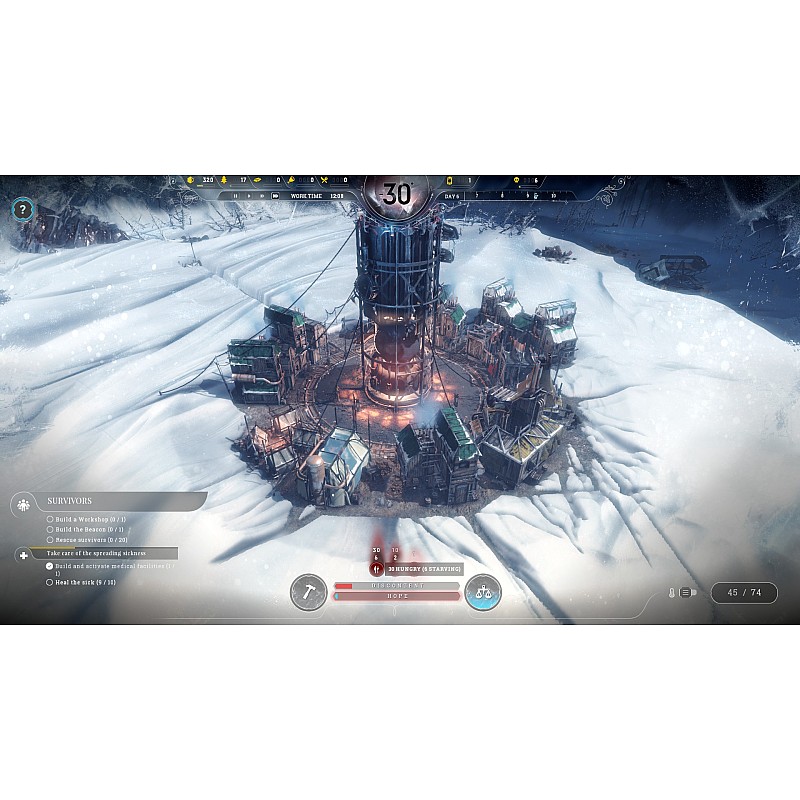Open the Book of Laws scales button

pos(482,591)
